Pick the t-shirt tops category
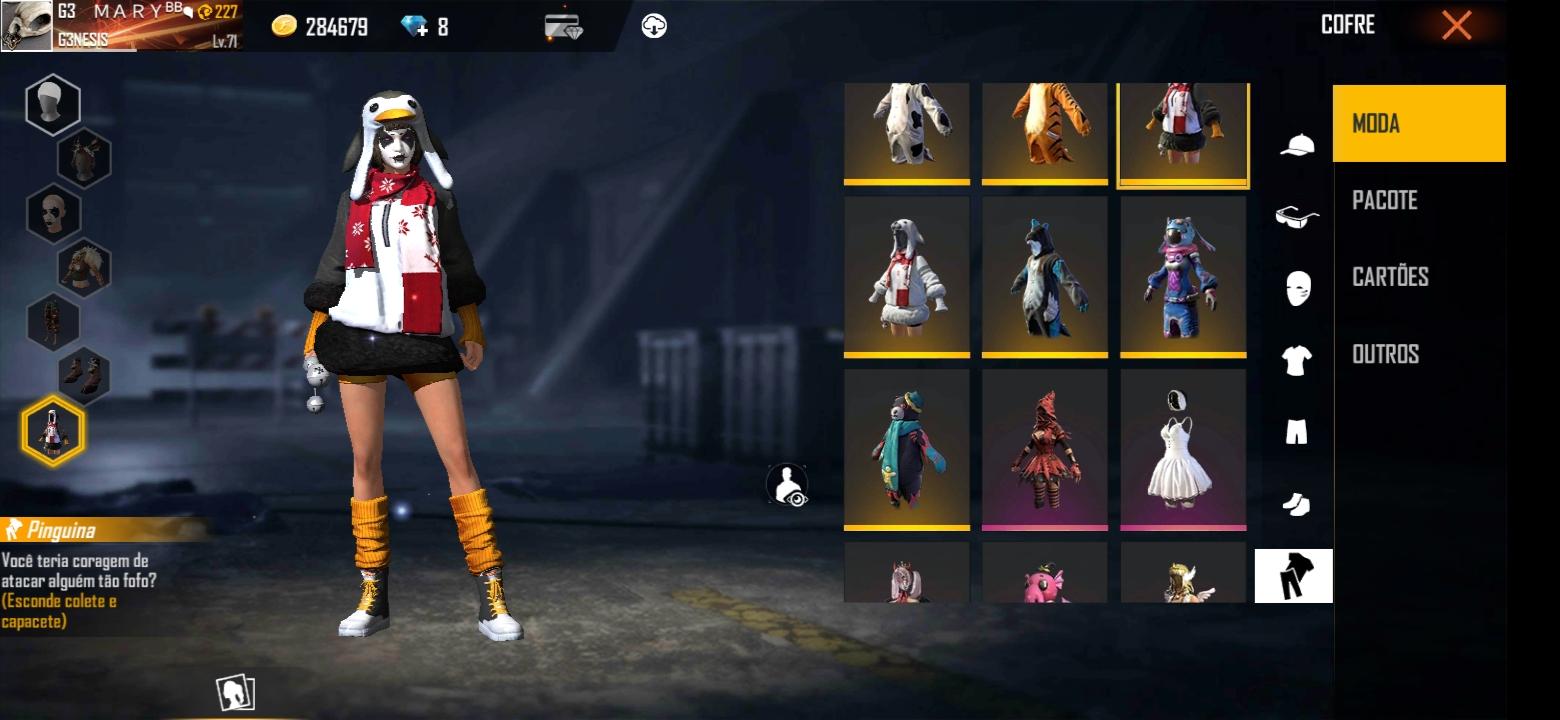The width and height of the screenshot is (1560, 720). 1297,360
